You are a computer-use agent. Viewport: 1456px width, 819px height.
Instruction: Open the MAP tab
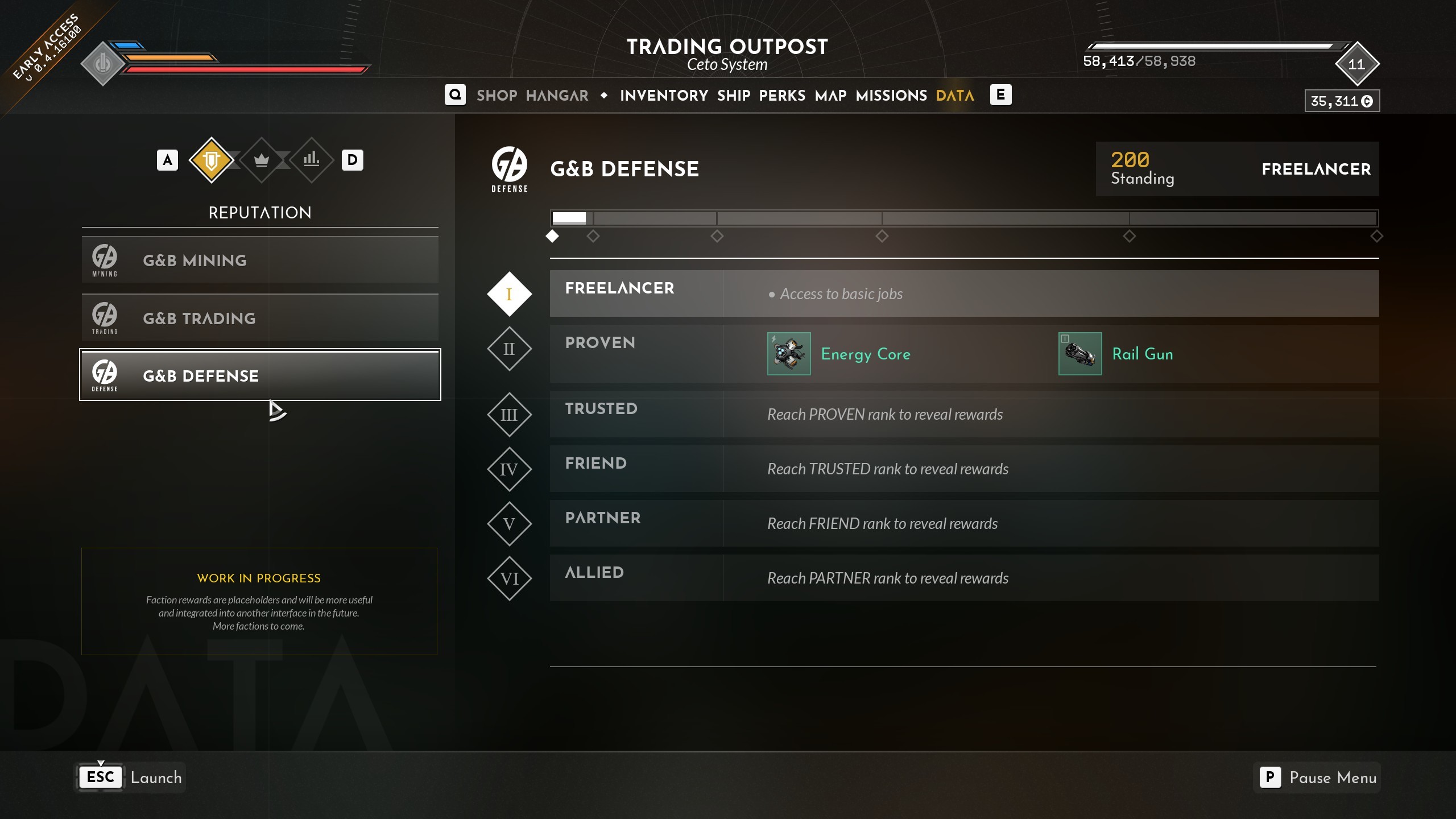click(x=830, y=95)
